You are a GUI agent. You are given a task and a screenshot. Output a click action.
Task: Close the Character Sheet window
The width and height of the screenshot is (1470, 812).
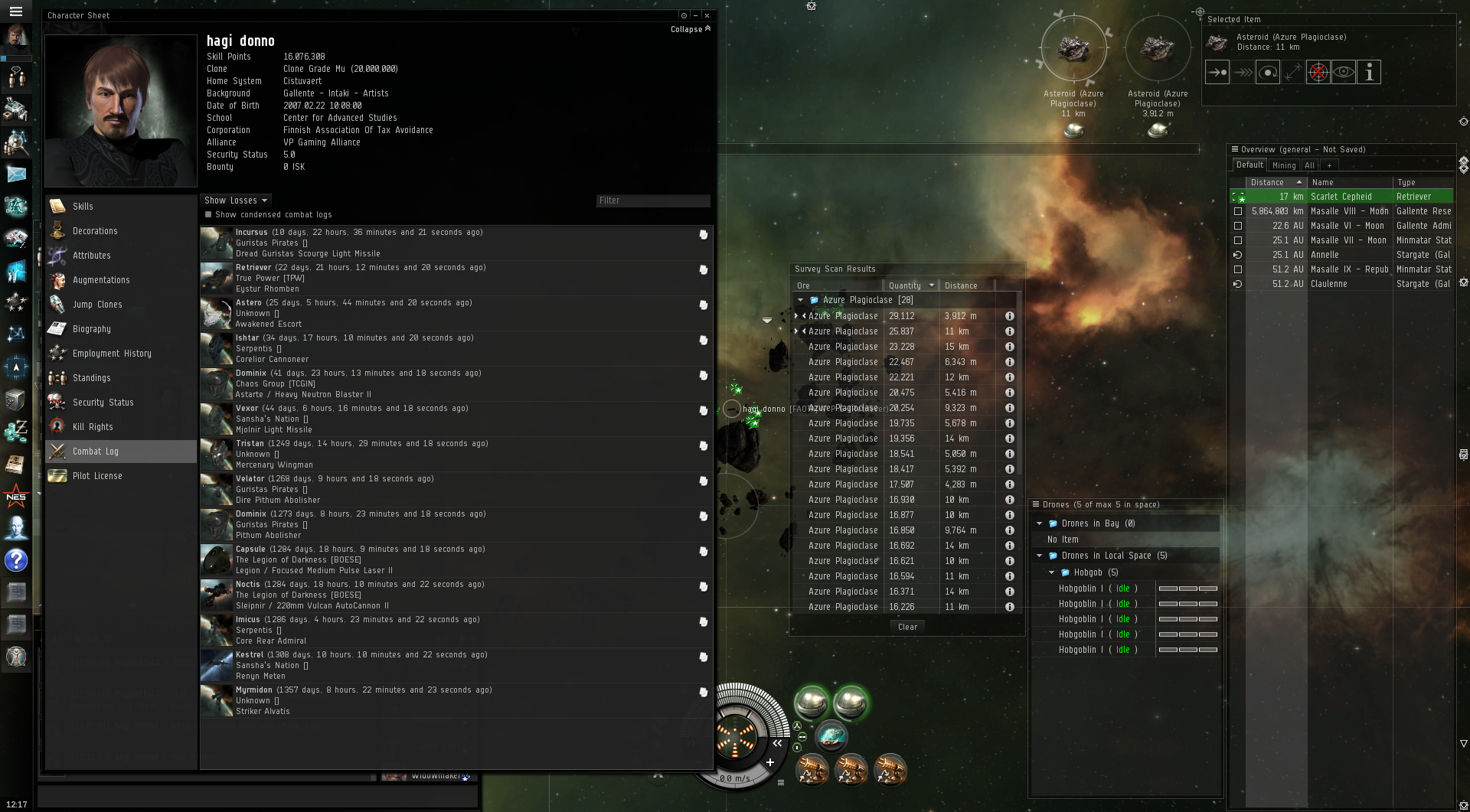[x=707, y=15]
